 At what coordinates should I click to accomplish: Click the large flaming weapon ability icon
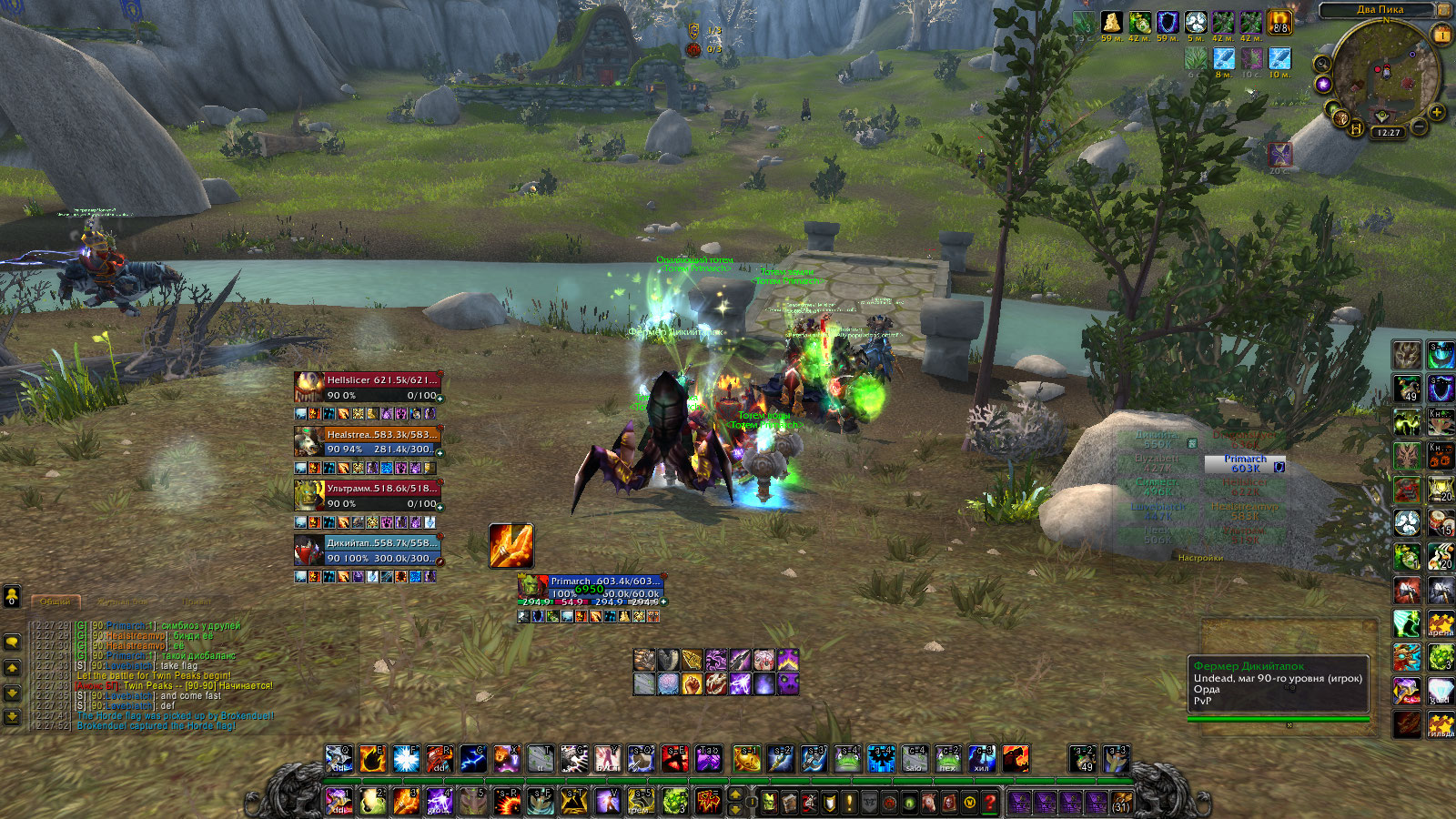(x=511, y=546)
